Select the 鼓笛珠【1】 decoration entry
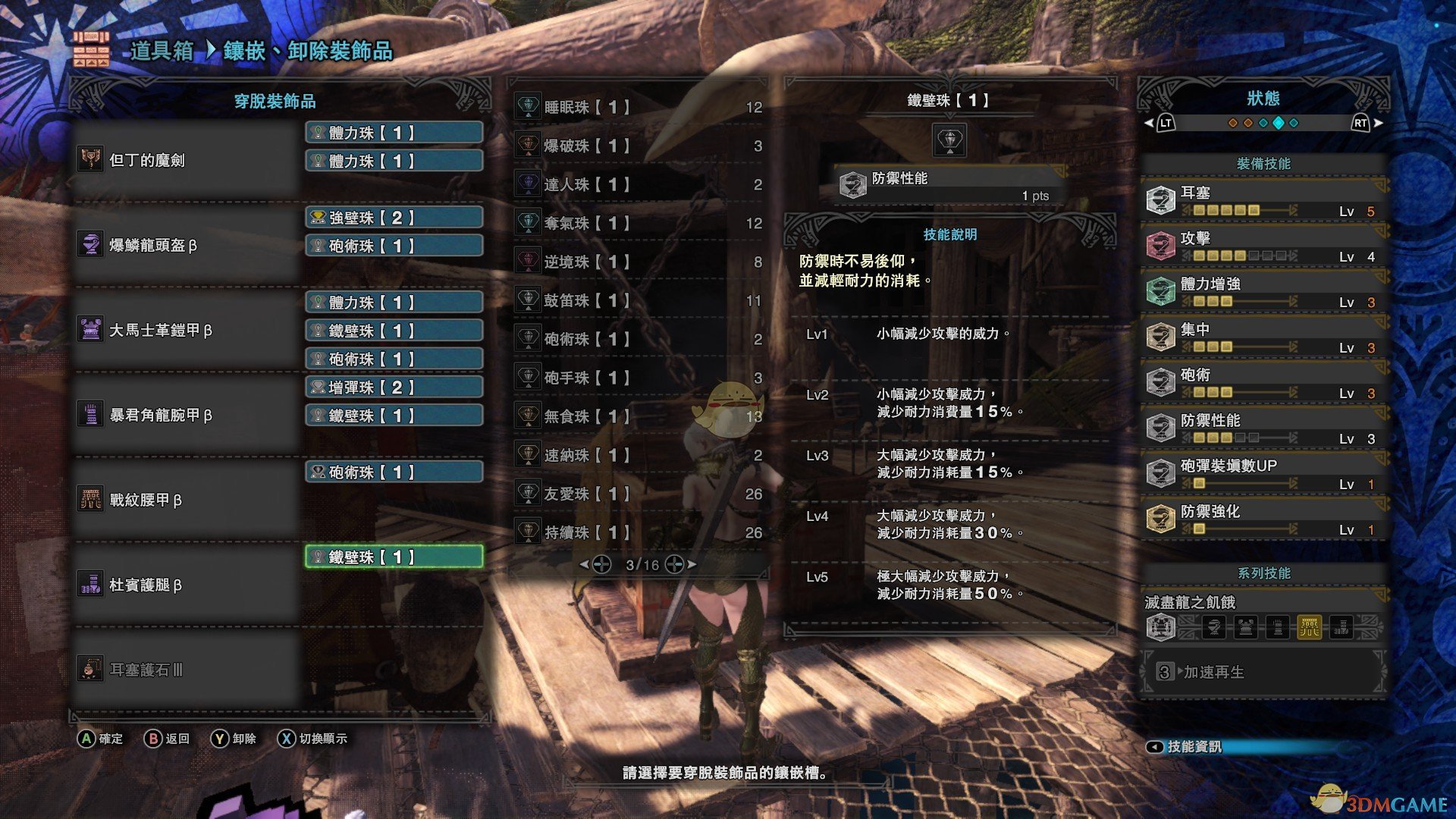Viewport: 1456px width, 819px height. click(x=637, y=300)
